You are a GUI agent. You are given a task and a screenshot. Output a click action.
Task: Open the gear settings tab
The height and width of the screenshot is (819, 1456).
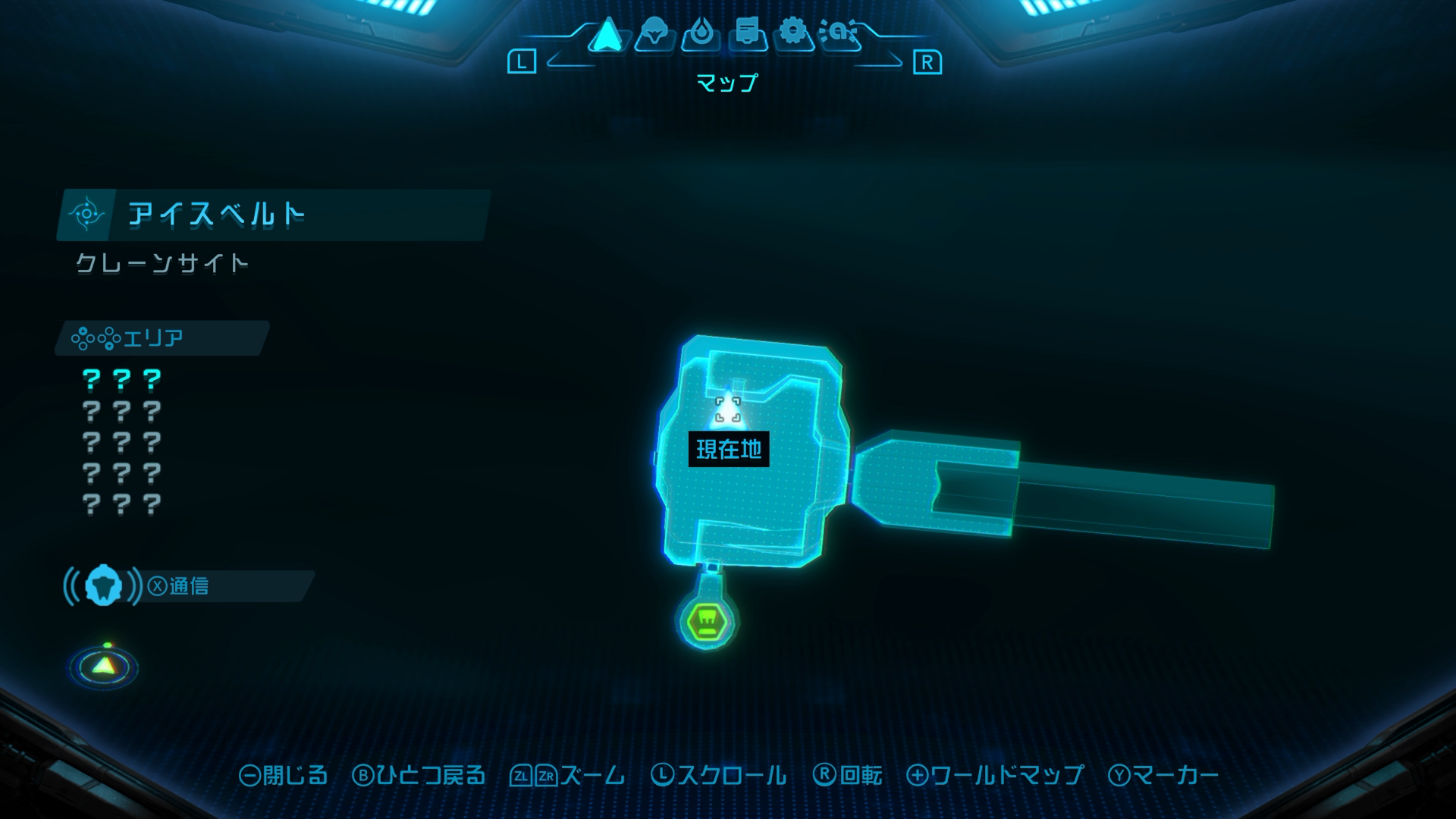[x=793, y=34]
